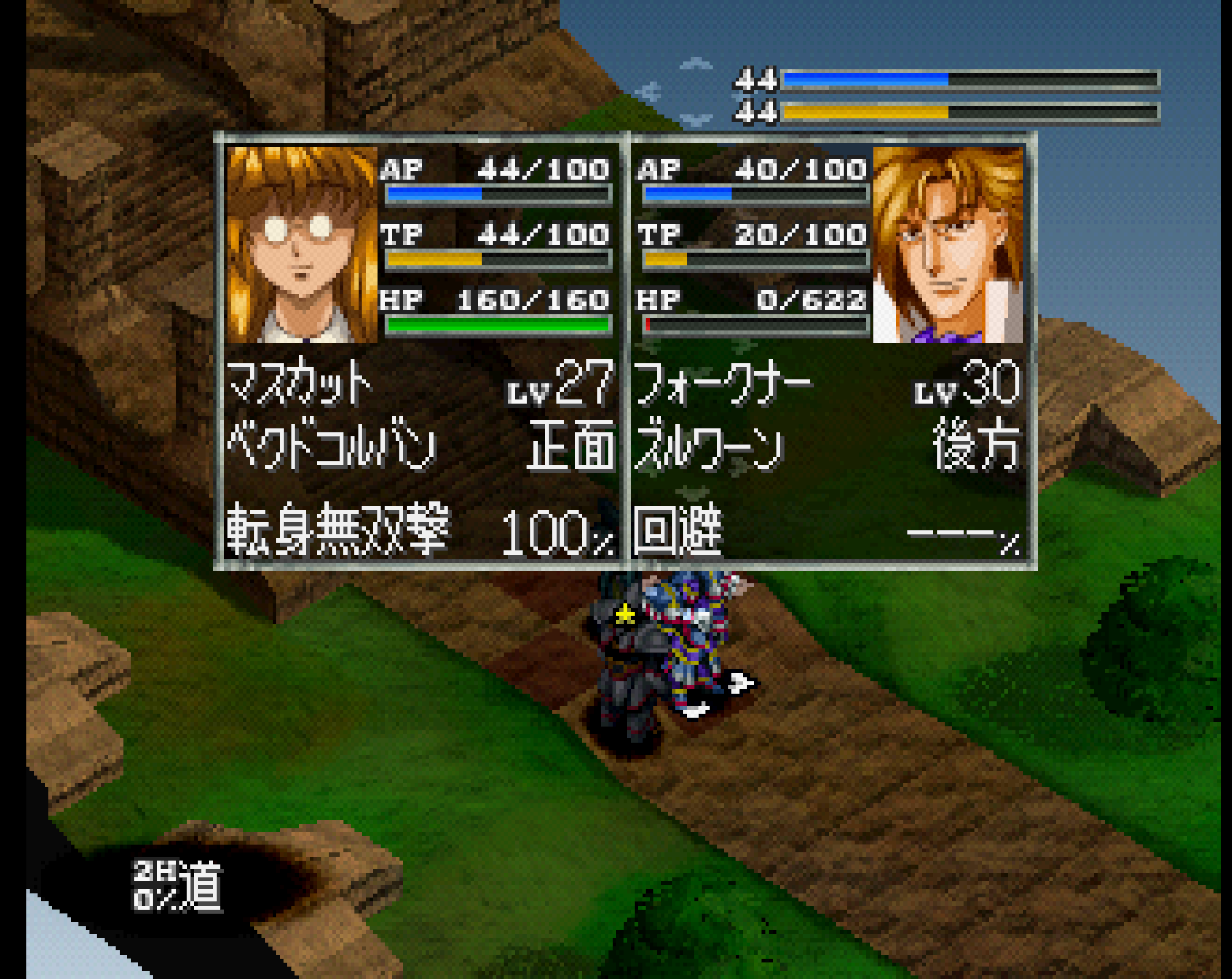The height and width of the screenshot is (979, 1232).
Task: Click the glasses girl attacker portrait
Action: click(302, 245)
